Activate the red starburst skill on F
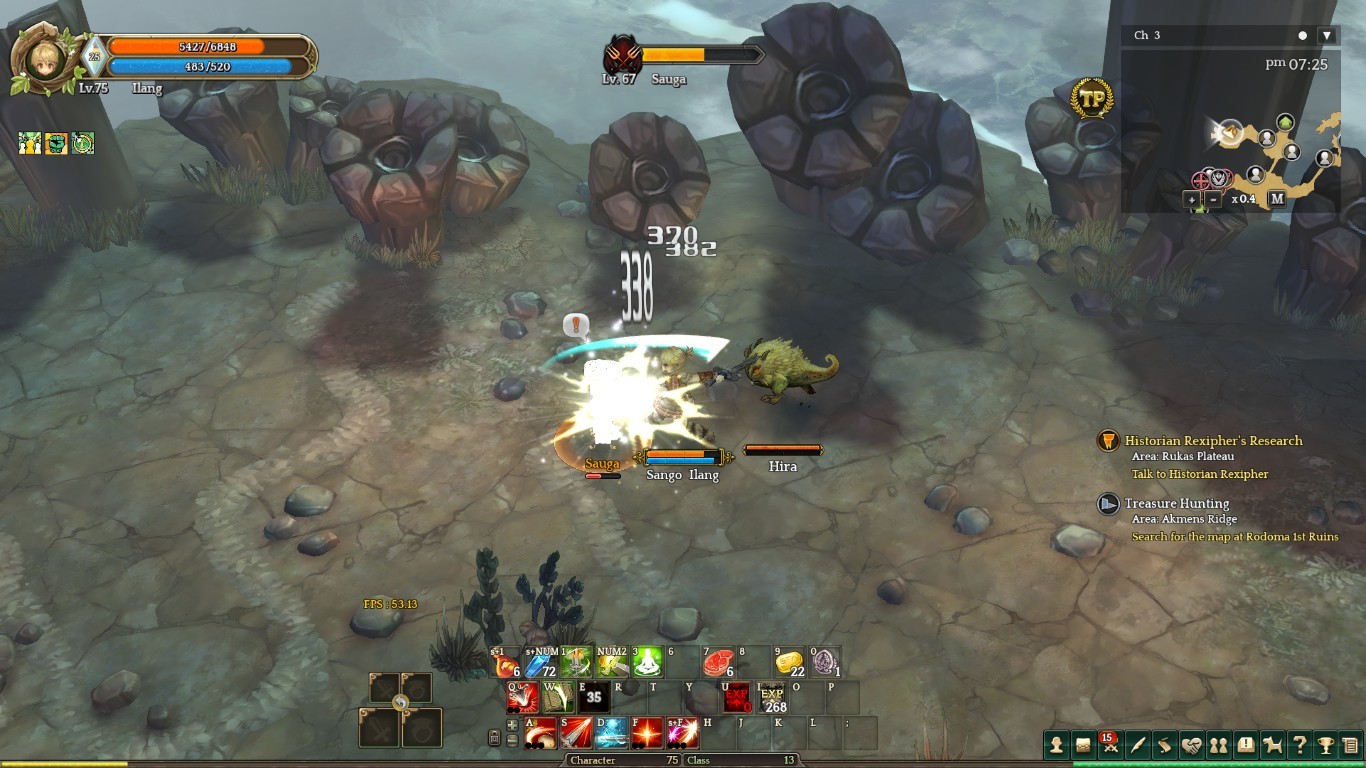This screenshot has width=1366, height=768. [647, 733]
